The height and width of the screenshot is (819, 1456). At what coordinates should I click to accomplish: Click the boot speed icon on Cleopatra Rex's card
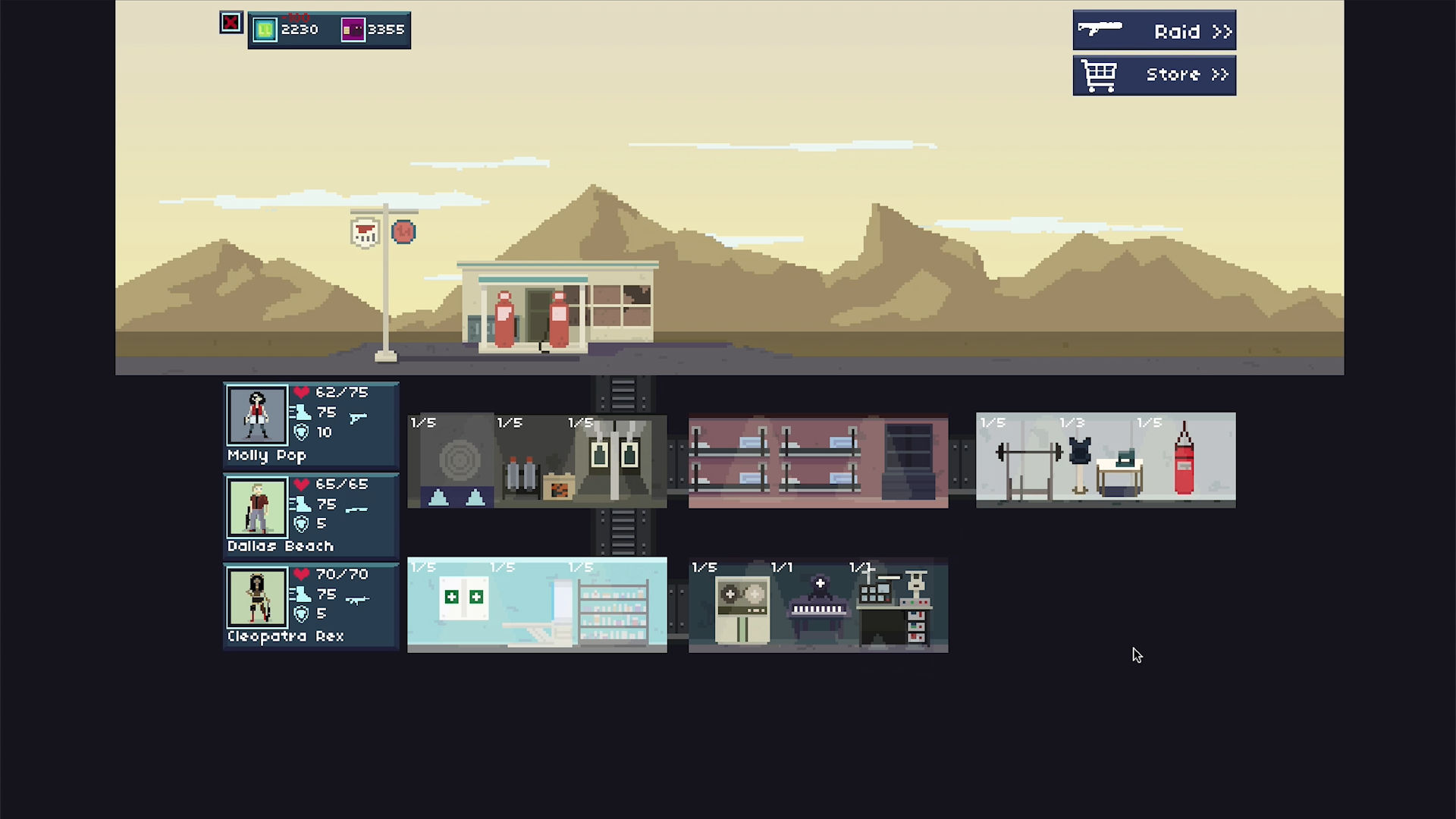click(301, 595)
